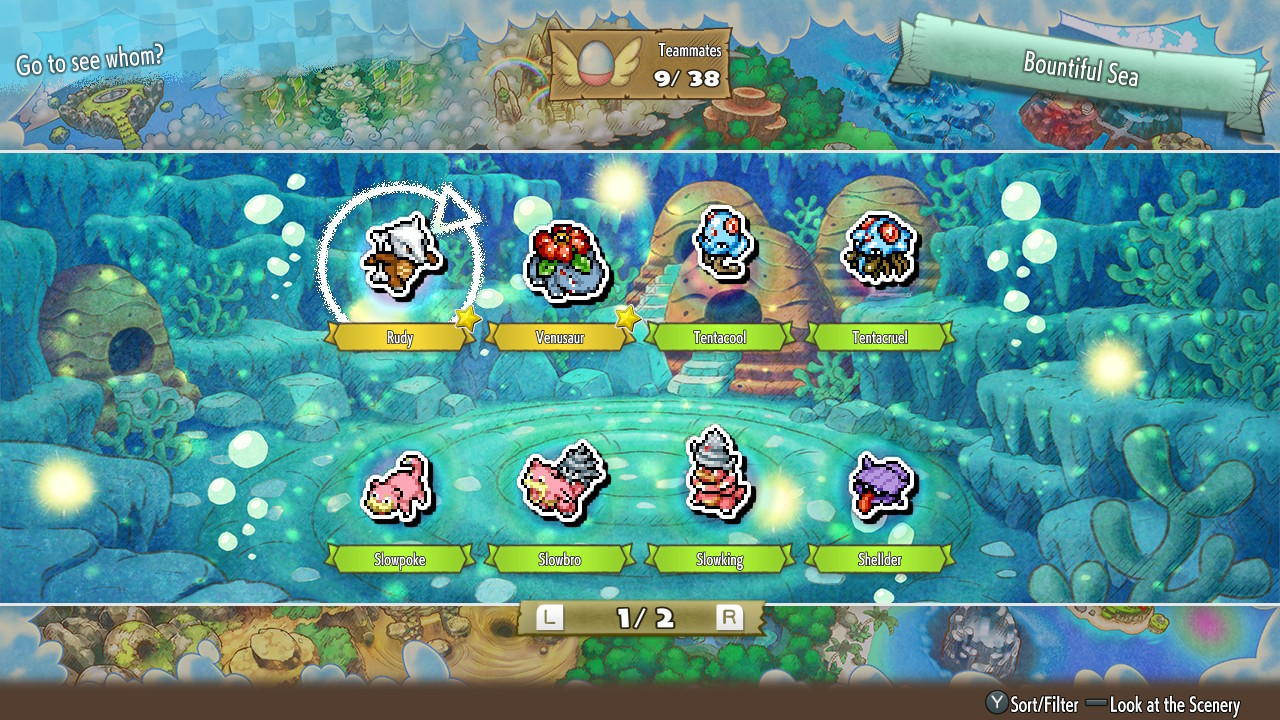
Task: Visit the Slowpoke teammate
Action: point(399,486)
